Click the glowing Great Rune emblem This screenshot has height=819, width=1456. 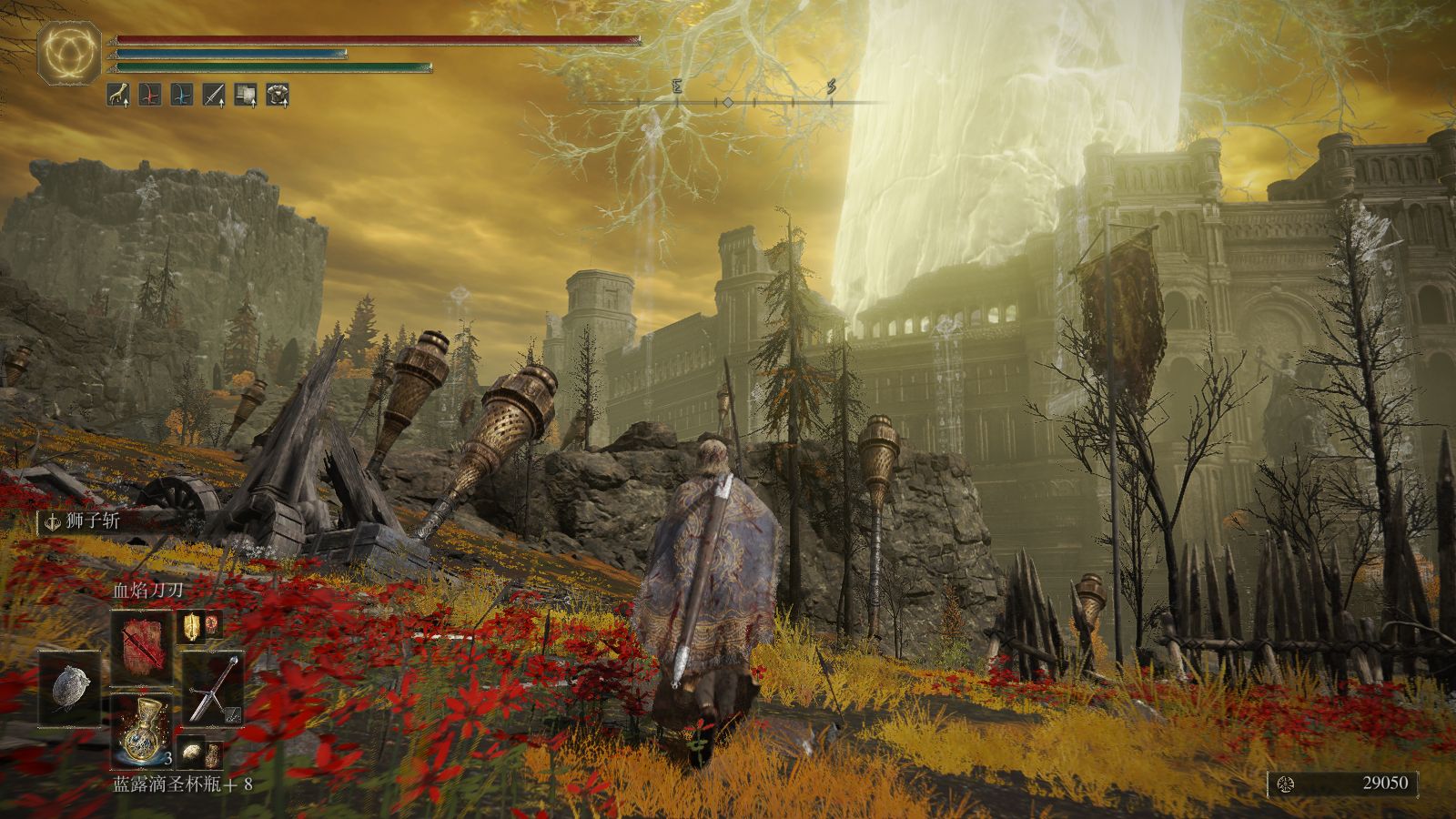click(x=69, y=53)
